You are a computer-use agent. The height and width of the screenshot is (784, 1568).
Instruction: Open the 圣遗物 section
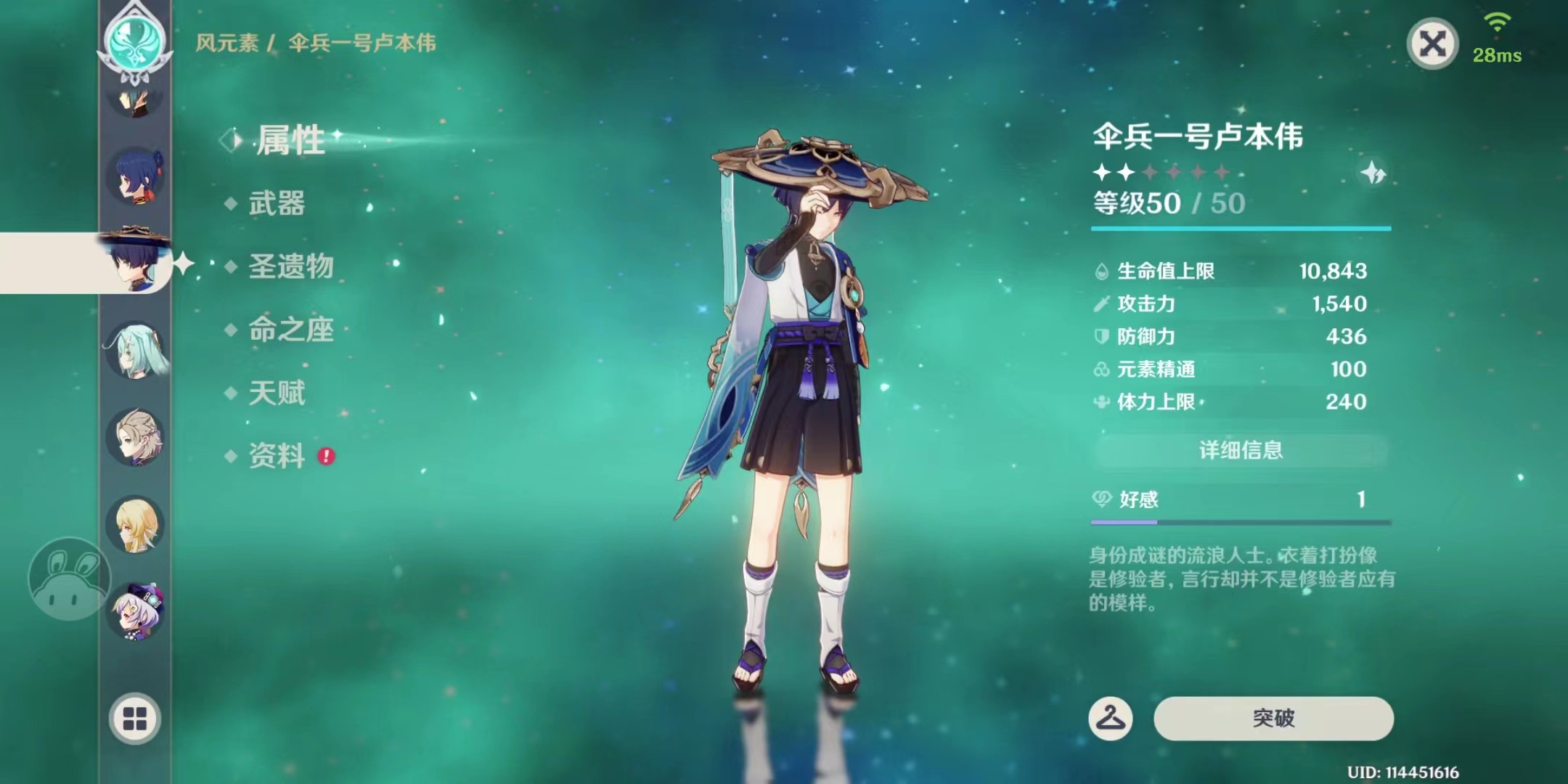click(290, 268)
